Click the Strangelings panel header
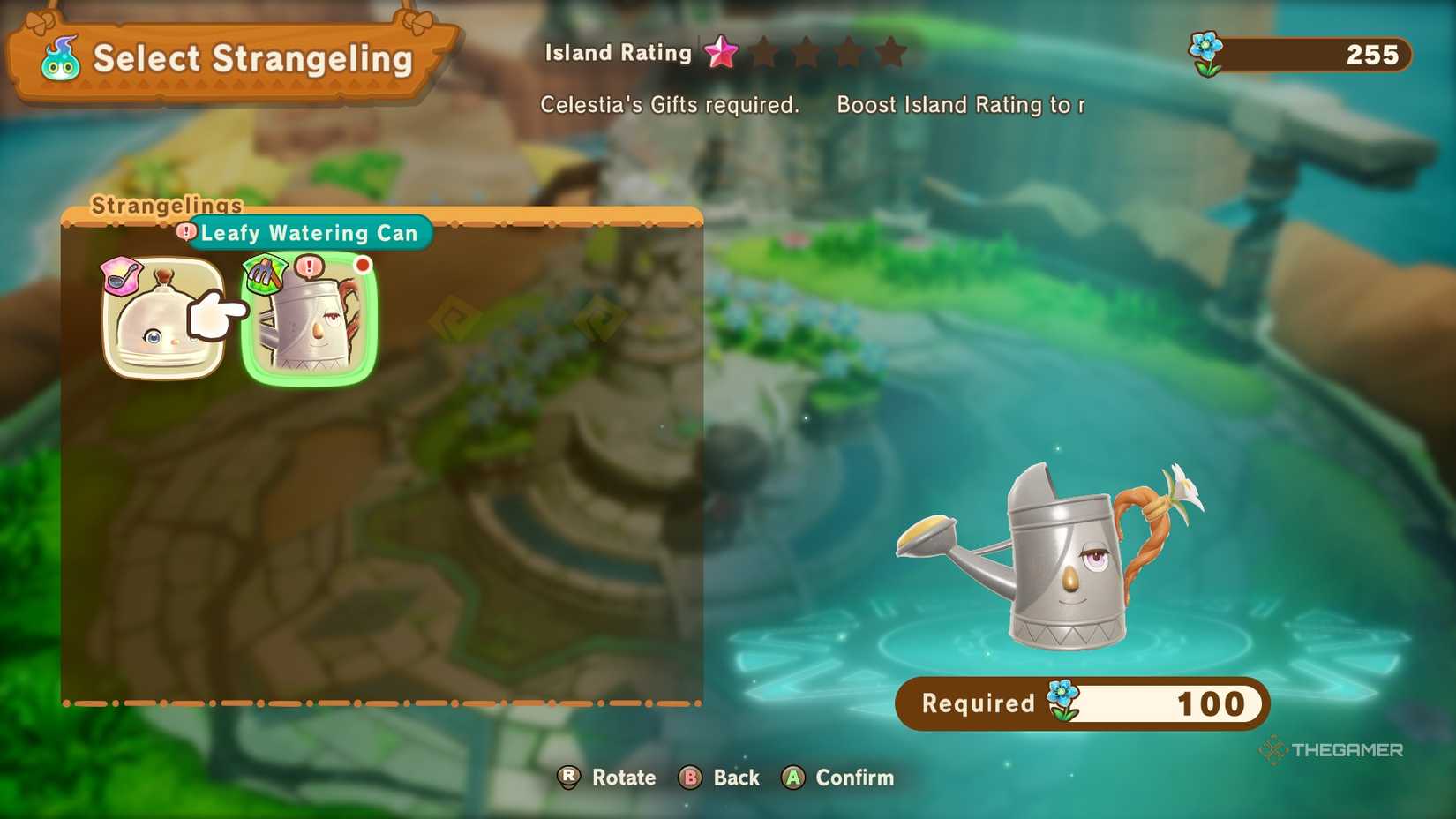Viewport: 1456px width, 819px height. pos(166,205)
